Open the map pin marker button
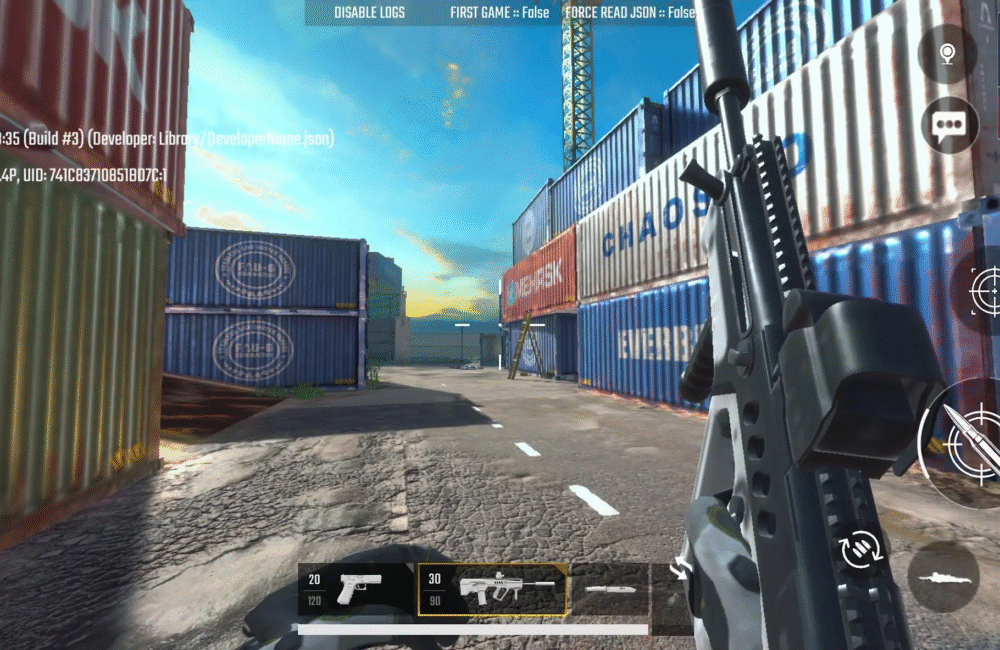This screenshot has height=650, width=1000. (946, 52)
